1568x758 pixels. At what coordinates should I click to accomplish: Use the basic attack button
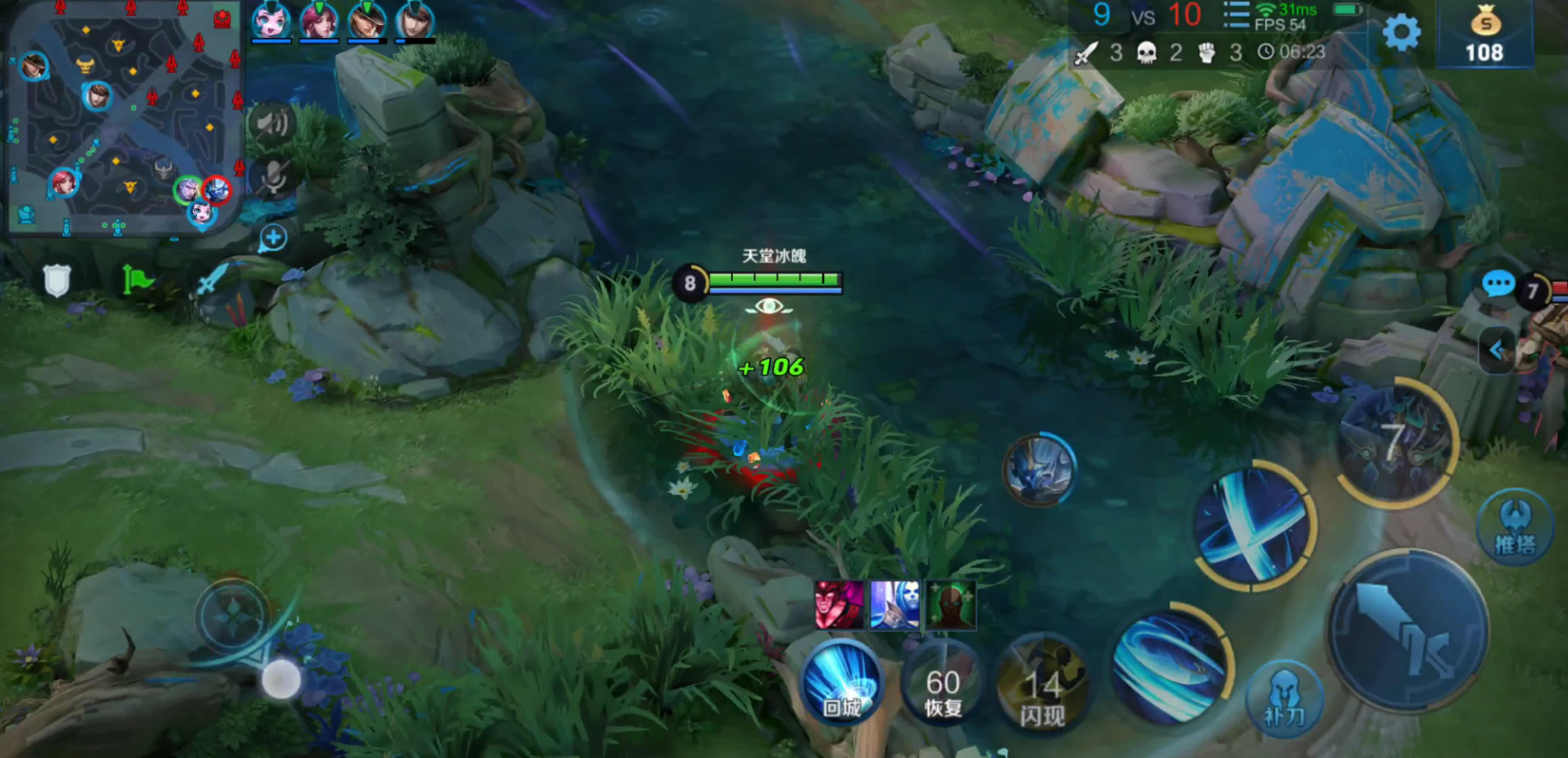[x=1407, y=630]
